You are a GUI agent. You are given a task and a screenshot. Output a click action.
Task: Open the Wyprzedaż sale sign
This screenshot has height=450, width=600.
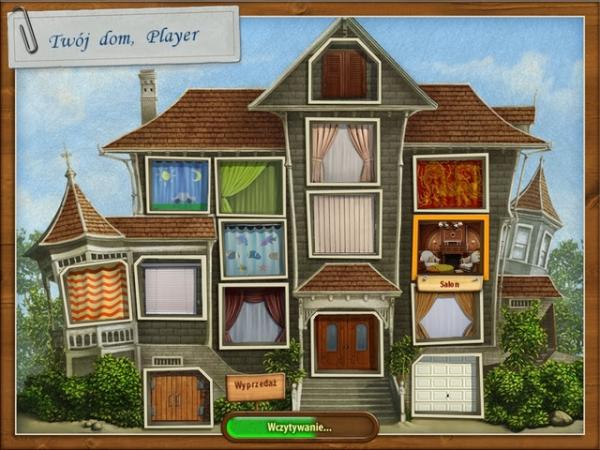(256, 385)
